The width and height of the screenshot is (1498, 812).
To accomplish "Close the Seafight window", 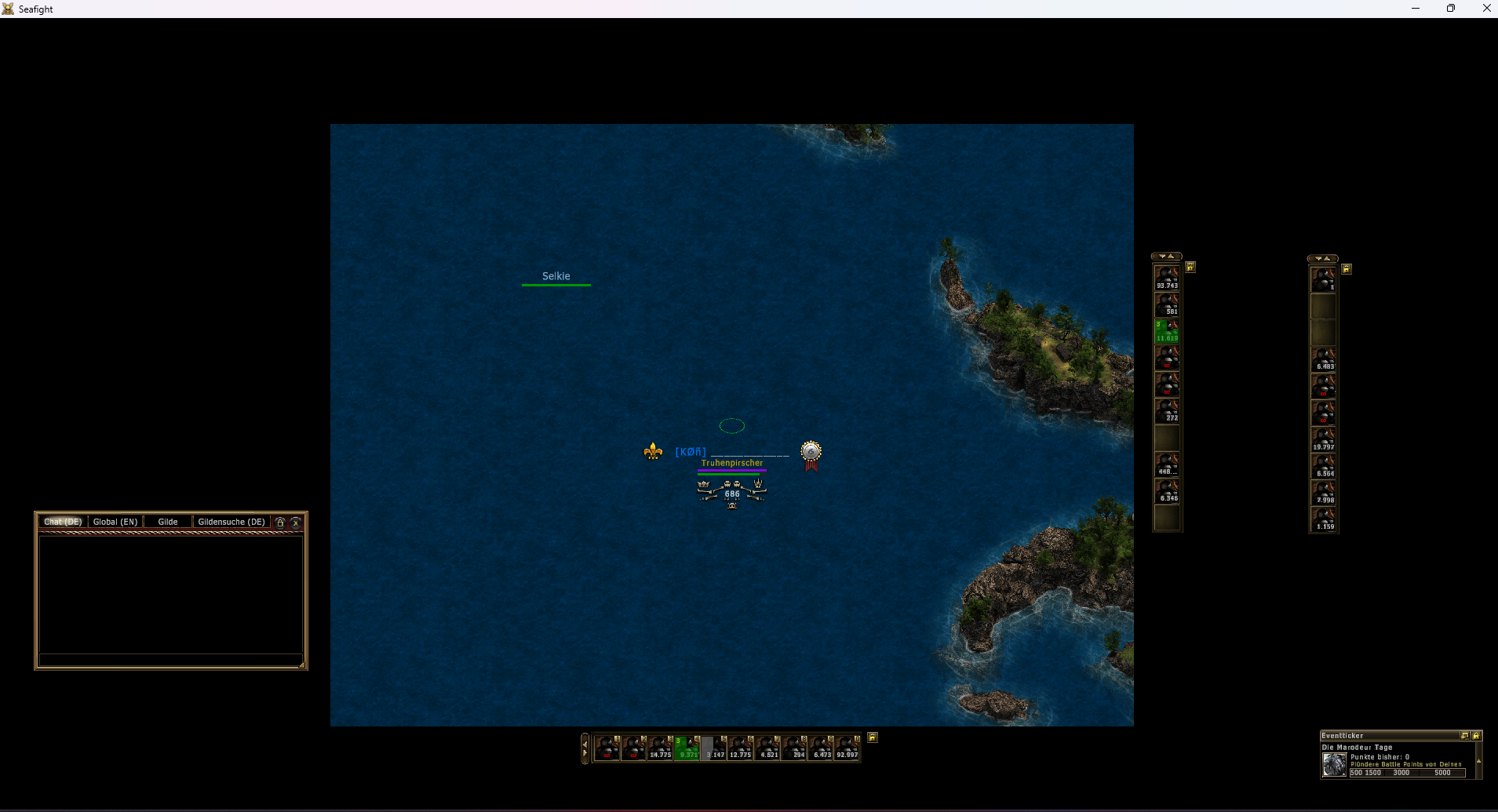I will (1486, 9).
